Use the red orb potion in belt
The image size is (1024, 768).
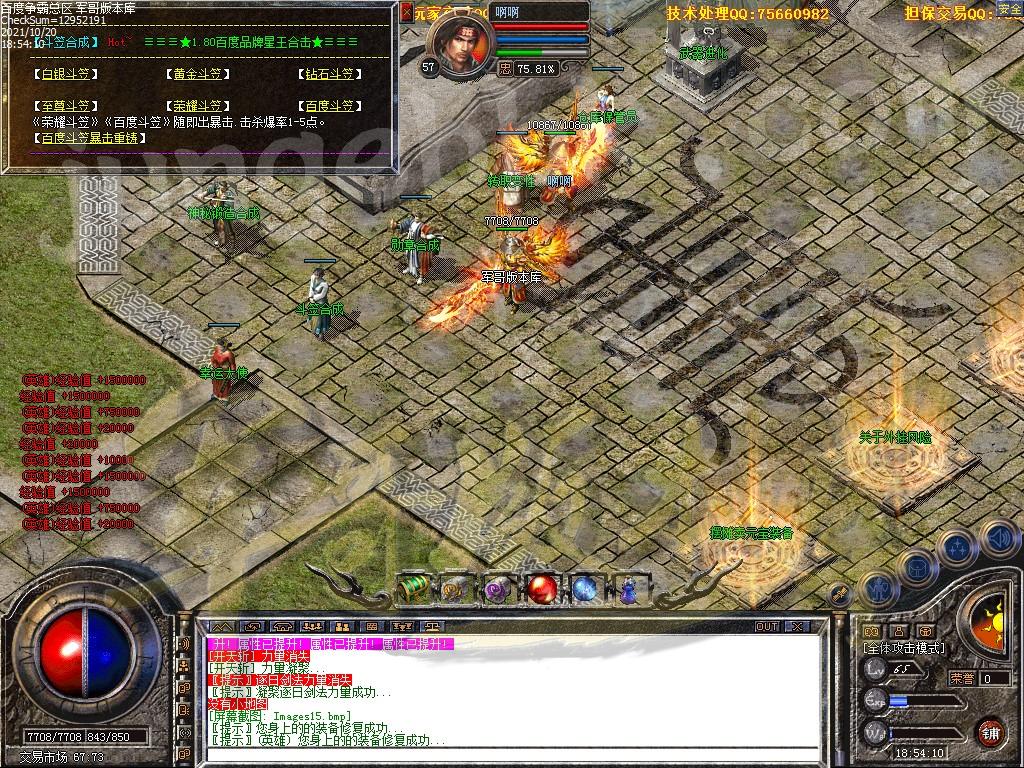point(542,589)
